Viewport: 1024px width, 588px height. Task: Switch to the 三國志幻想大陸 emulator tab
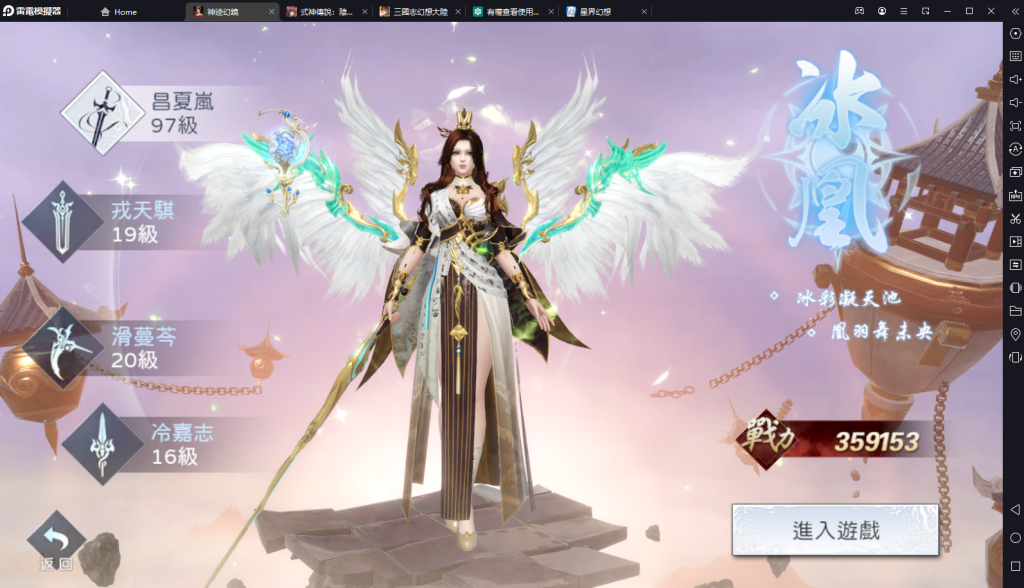421,12
